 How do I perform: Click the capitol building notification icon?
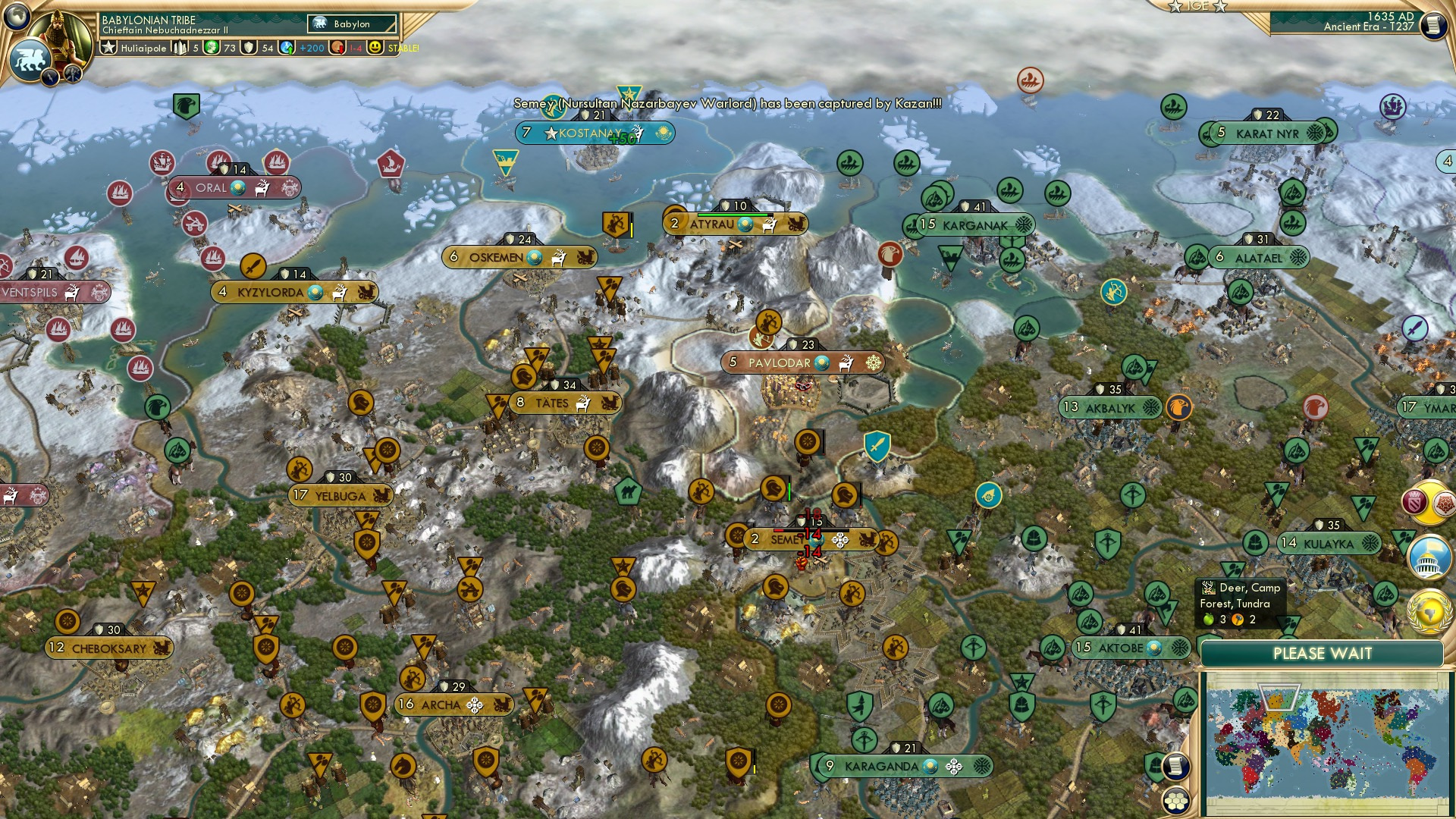[1429, 557]
